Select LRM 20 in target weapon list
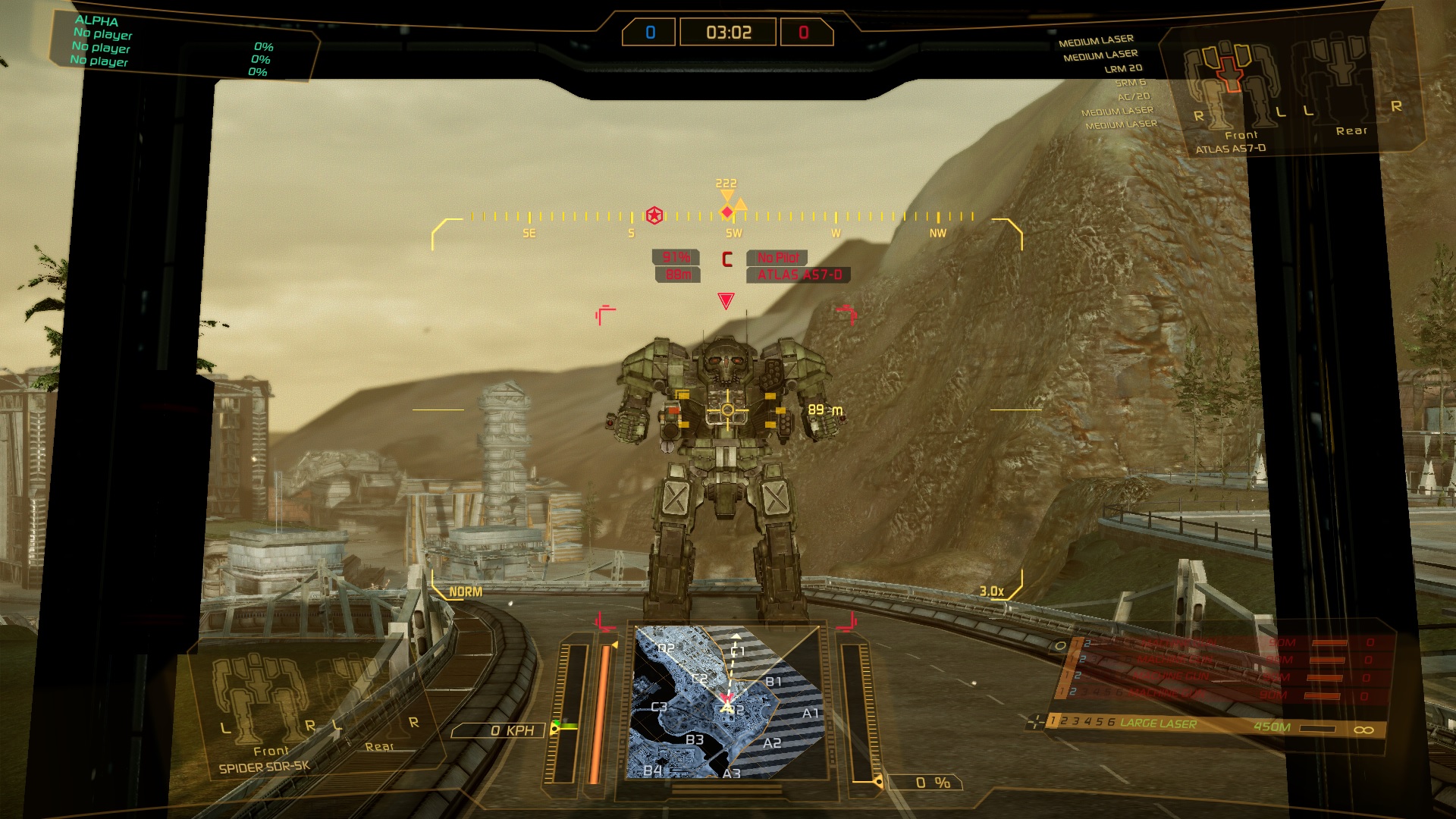The width and height of the screenshot is (1456, 819). pyautogui.click(x=1123, y=68)
